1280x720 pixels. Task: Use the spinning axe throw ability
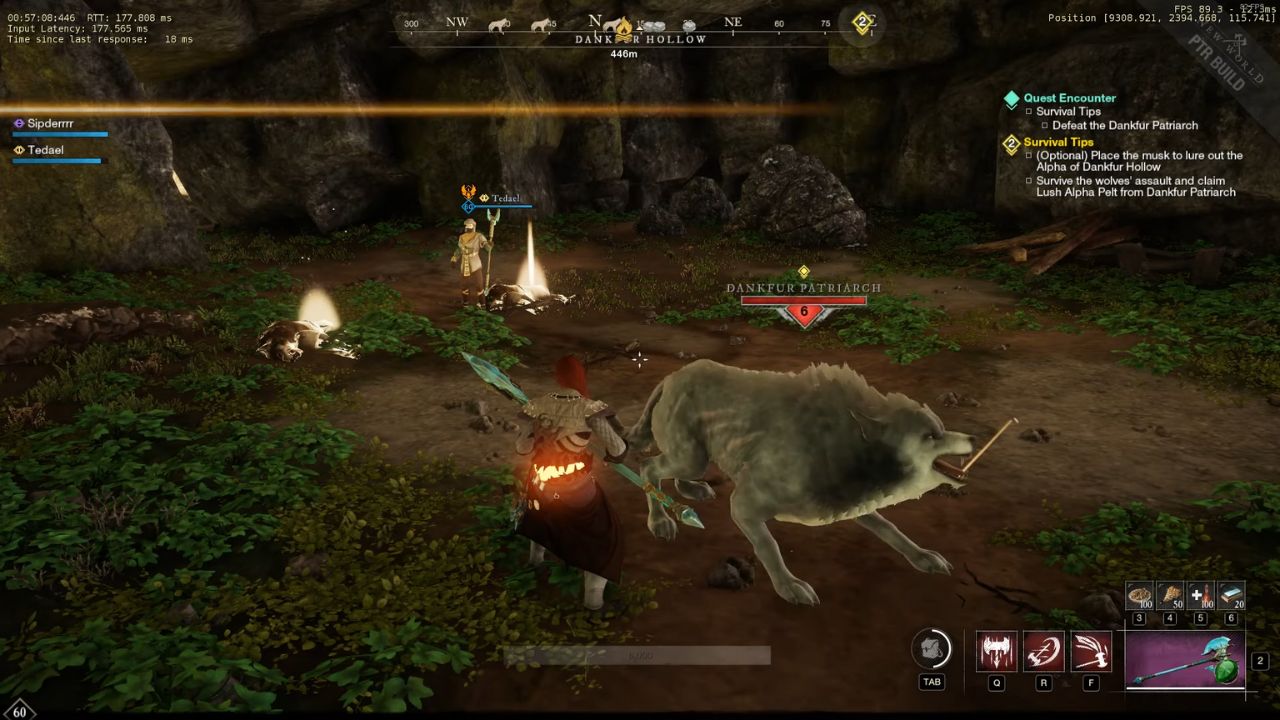coord(1043,652)
